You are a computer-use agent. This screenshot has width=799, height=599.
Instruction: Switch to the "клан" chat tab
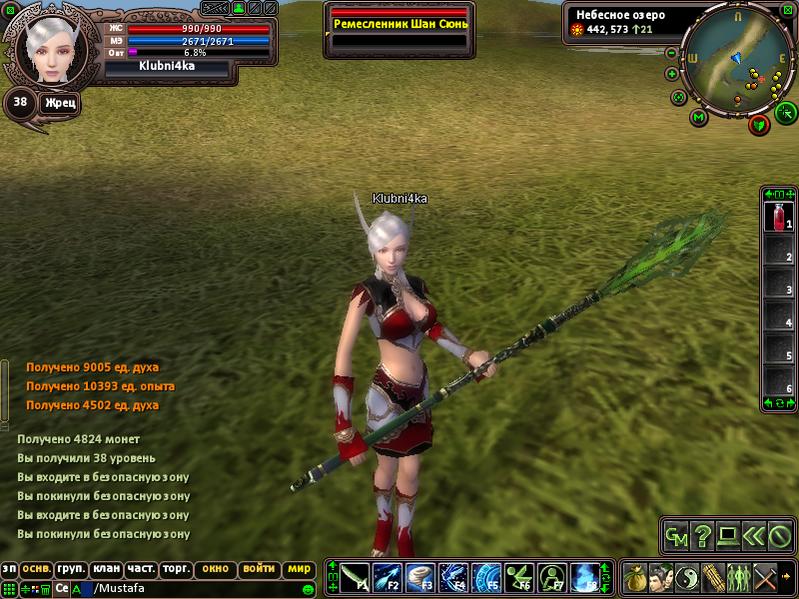coord(105,569)
